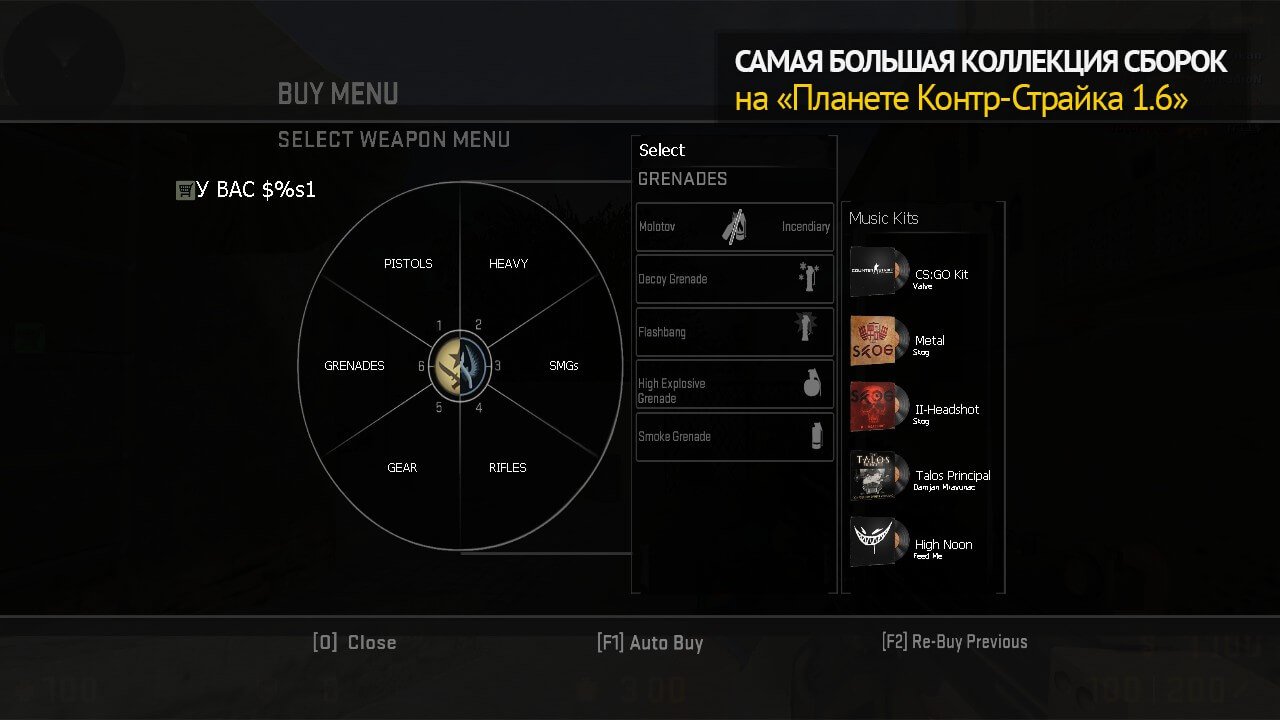The image size is (1280, 720).
Task: Buy a Flashbang
Action: click(735, 332)
